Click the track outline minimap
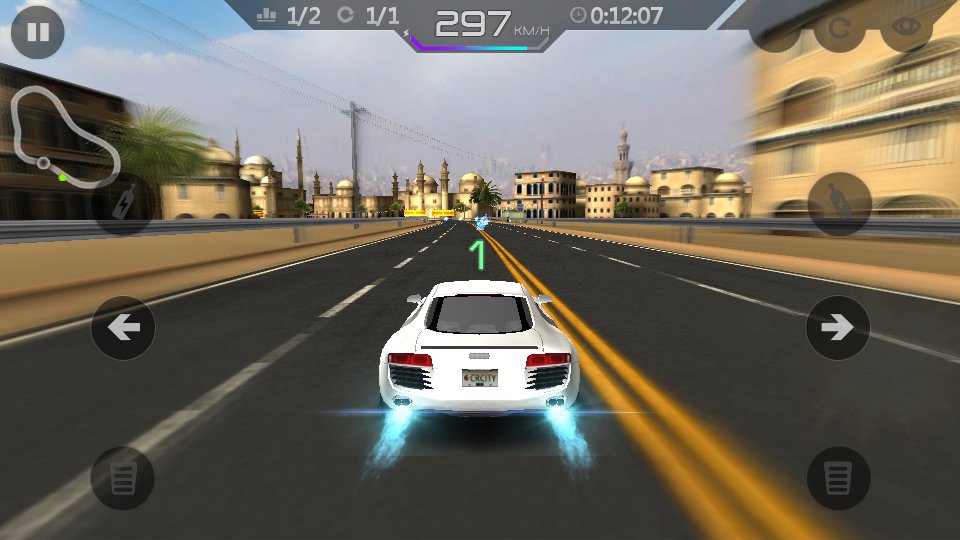Viewport: 960px width, 540px height. pyautogui.click(x=62, y=138)
